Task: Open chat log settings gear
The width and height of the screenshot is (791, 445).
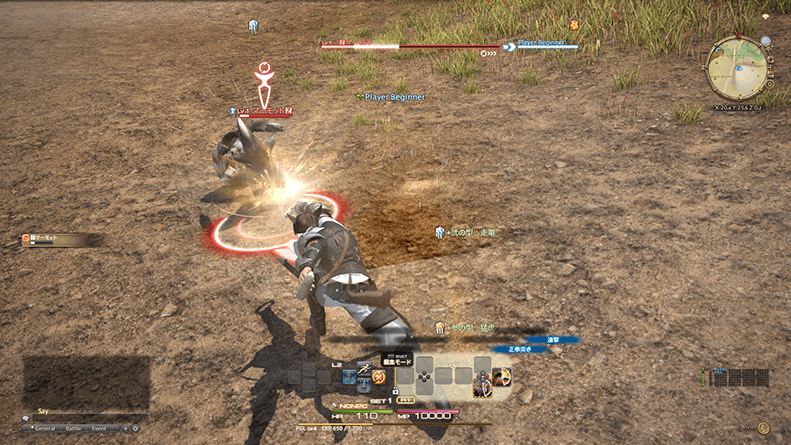Action: [136, 428]
